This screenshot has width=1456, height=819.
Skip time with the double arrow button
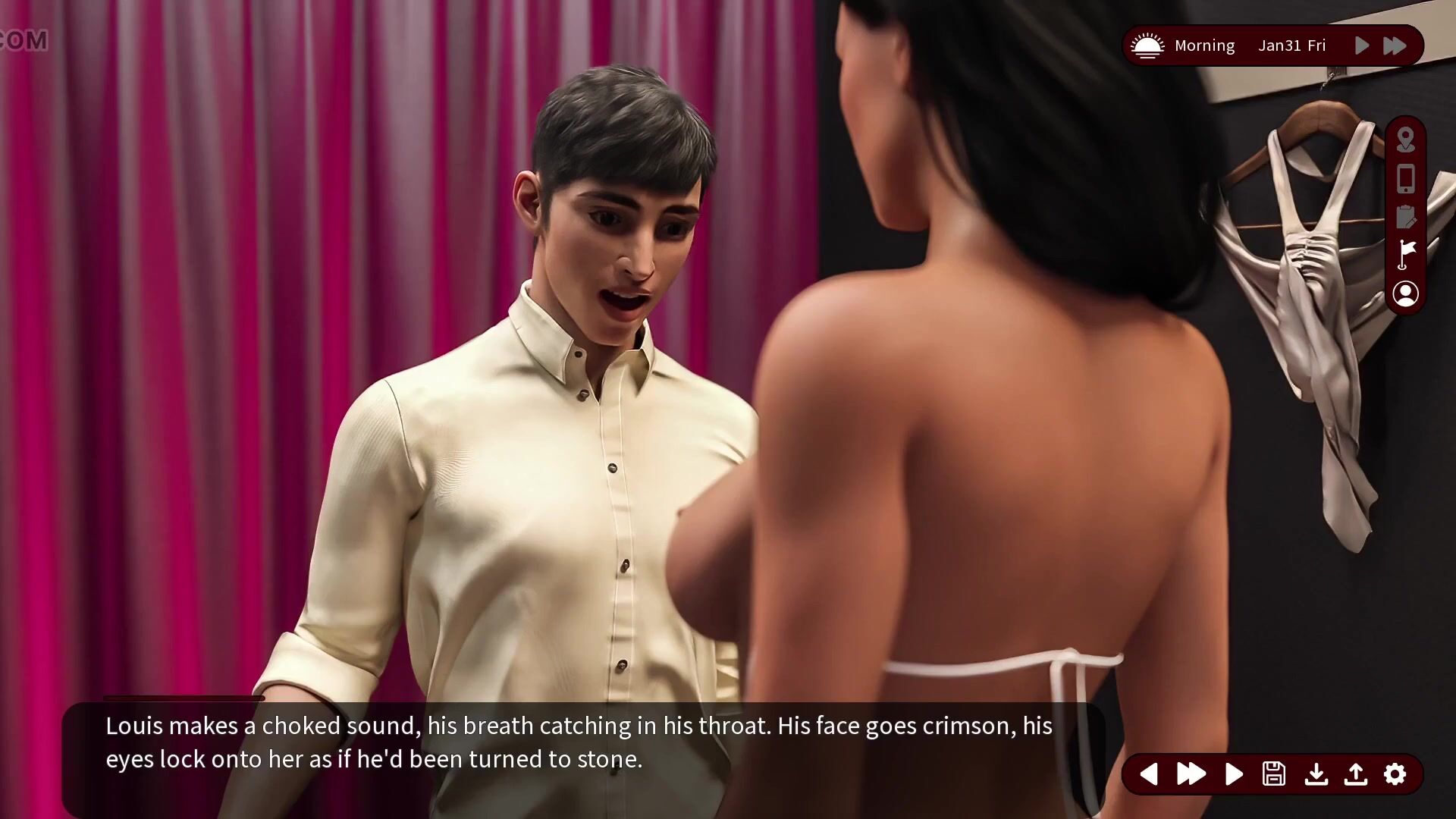1395,45
